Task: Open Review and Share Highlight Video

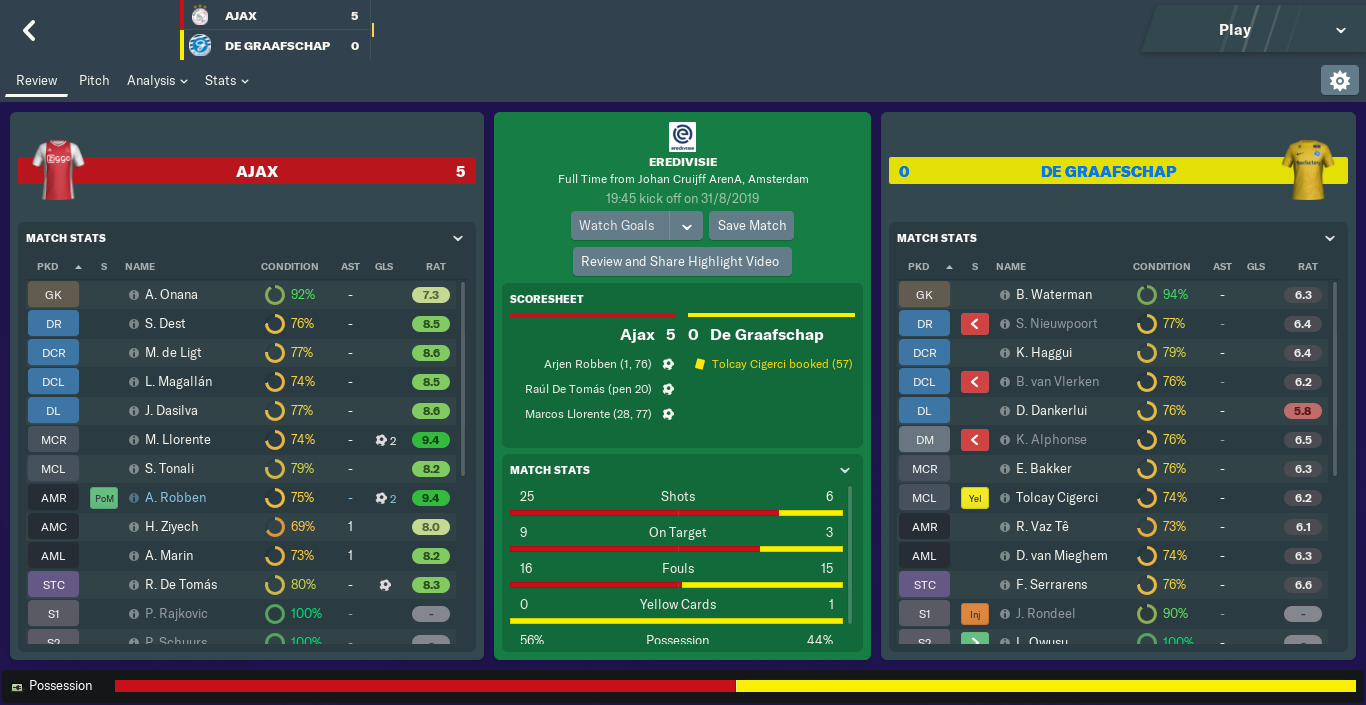Action: [x=680, y=261]
